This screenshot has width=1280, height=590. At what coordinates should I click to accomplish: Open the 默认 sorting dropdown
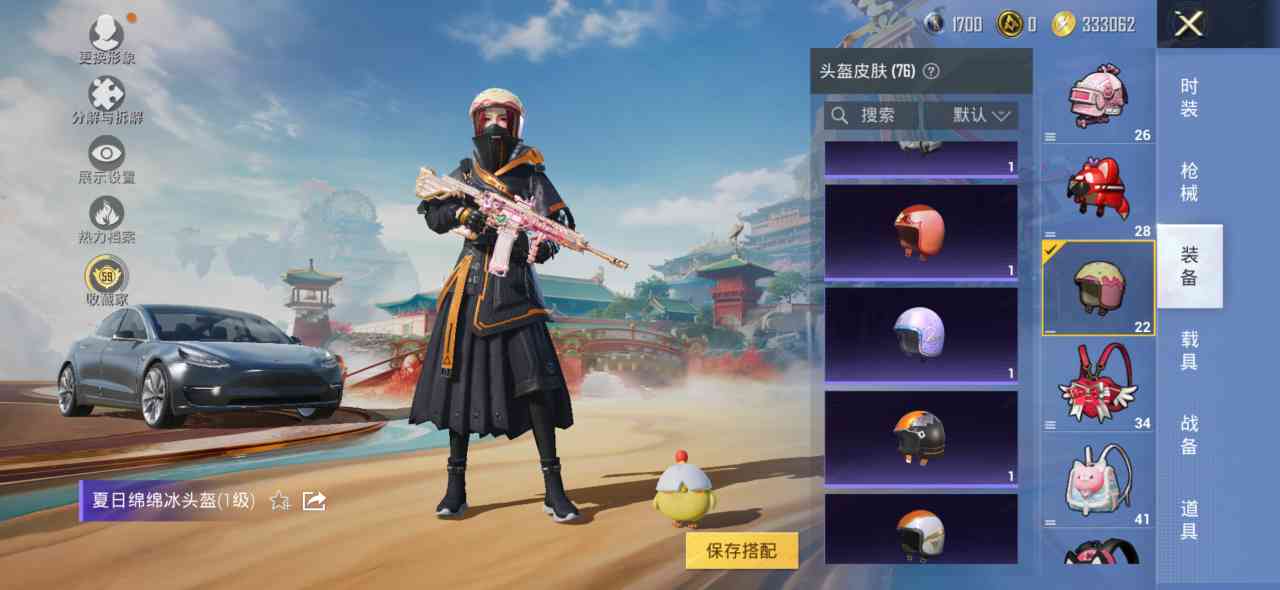(x=980, y=116)
